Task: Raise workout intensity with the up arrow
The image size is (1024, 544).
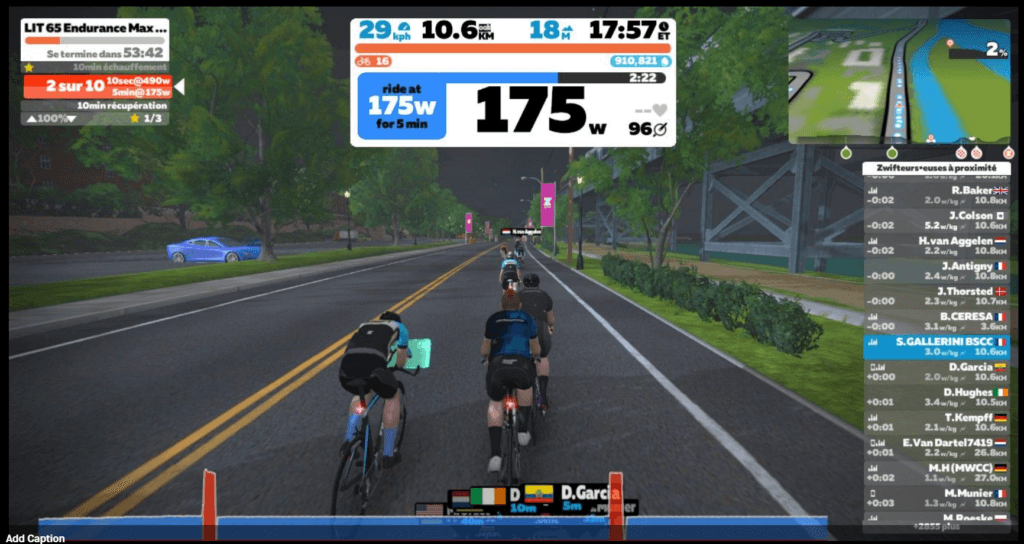Action: click(31, 119)
